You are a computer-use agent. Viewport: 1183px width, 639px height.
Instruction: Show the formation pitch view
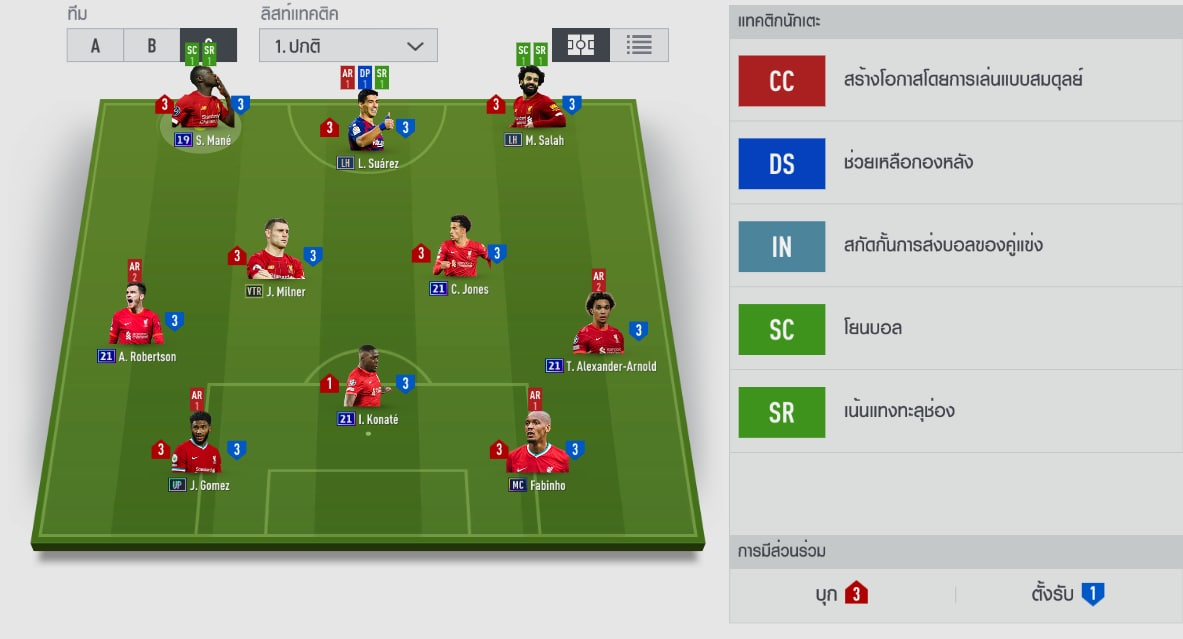pyautogui.click(x=581, y=45)
